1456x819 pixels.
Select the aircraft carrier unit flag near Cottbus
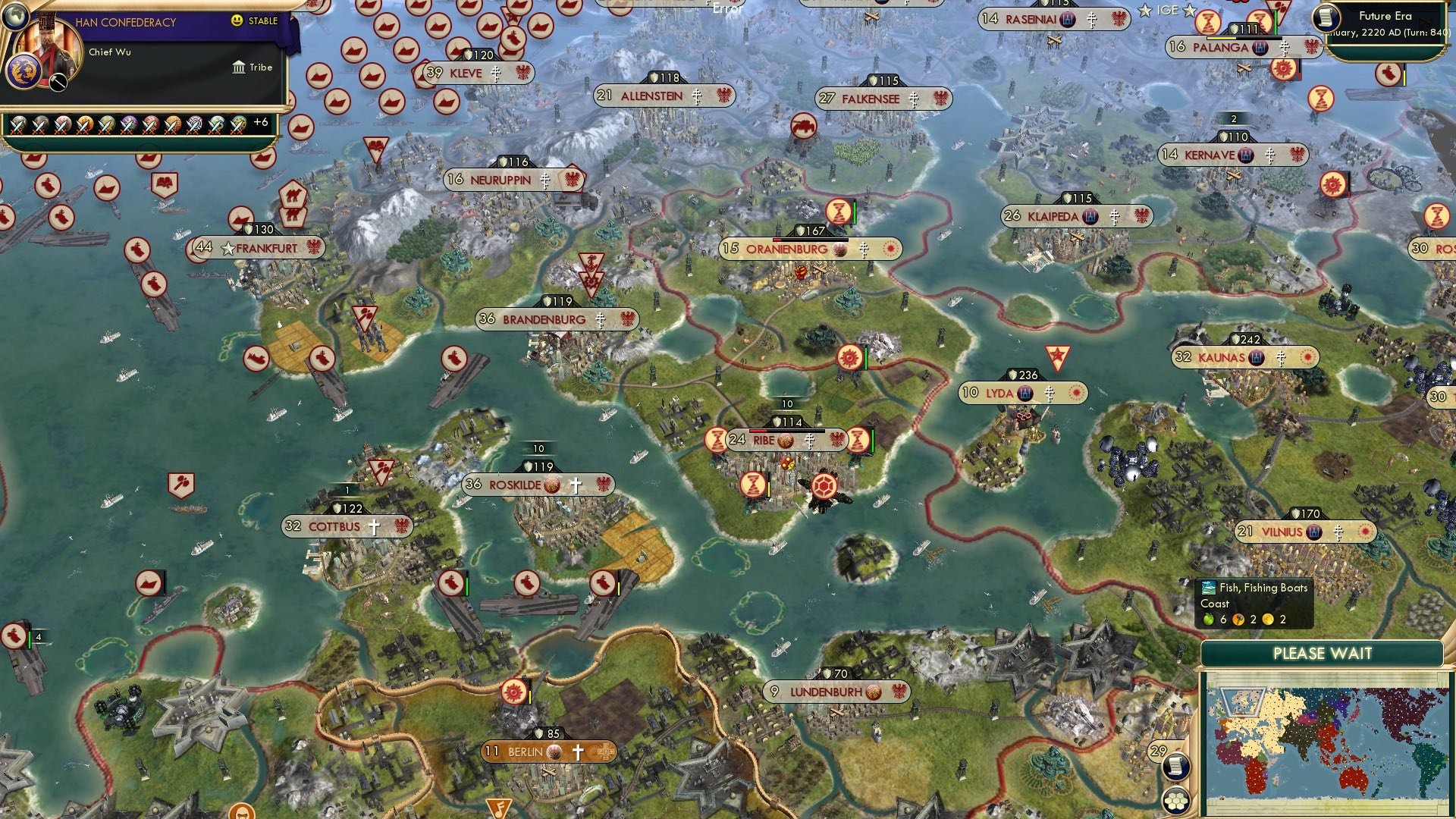pos(453,584)
